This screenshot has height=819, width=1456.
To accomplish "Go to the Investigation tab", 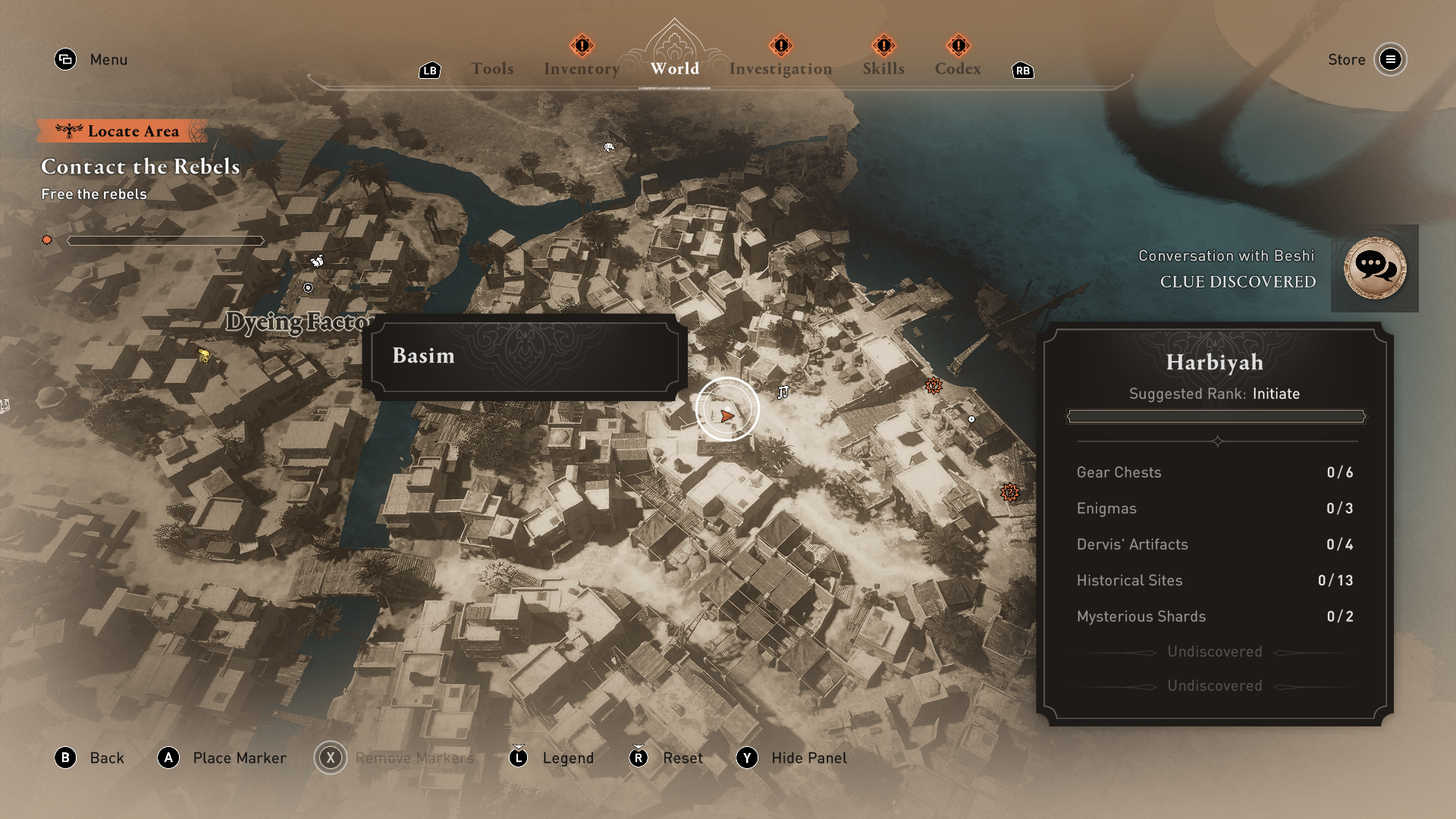I will [780, 68].
